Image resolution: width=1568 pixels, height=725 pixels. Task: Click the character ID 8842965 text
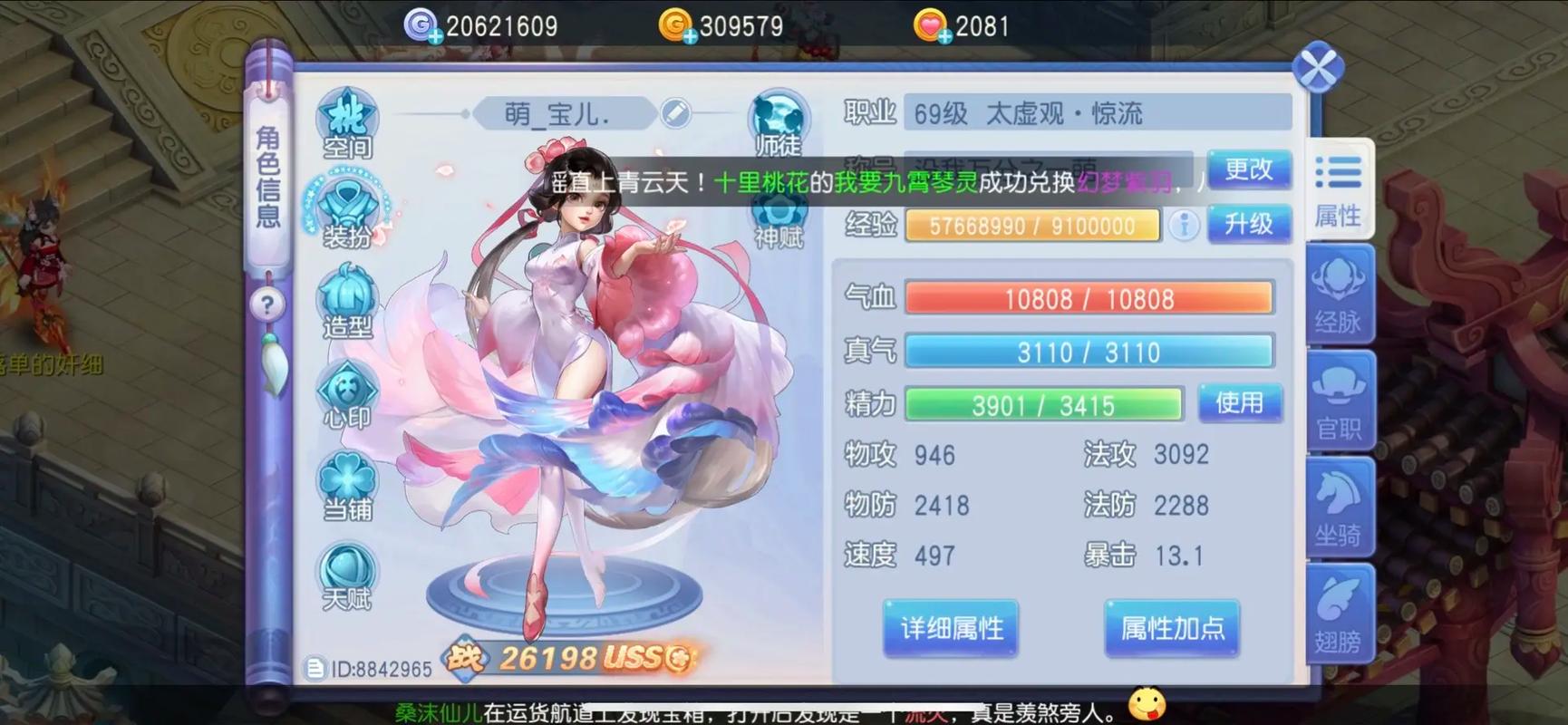[381, 669]
